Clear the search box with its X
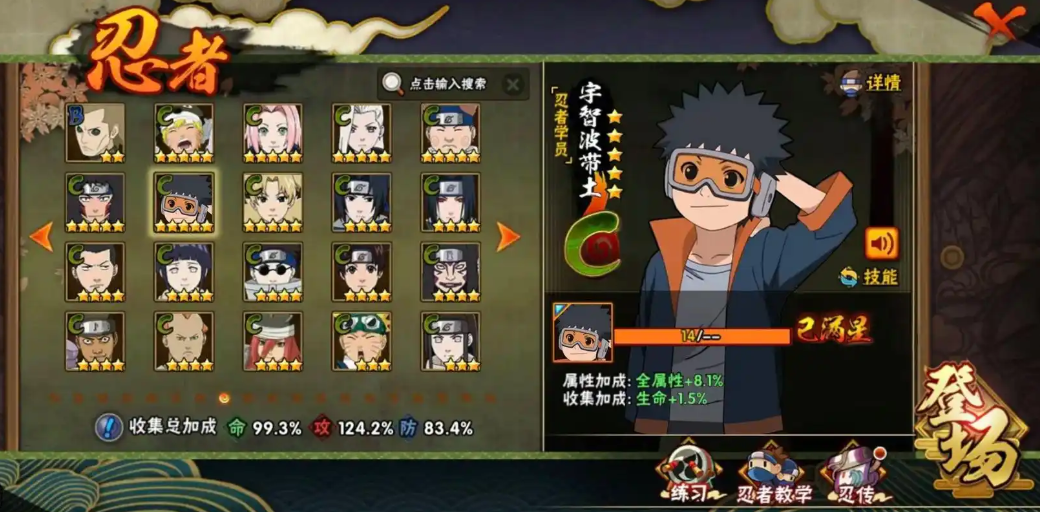 click(512, 84)
